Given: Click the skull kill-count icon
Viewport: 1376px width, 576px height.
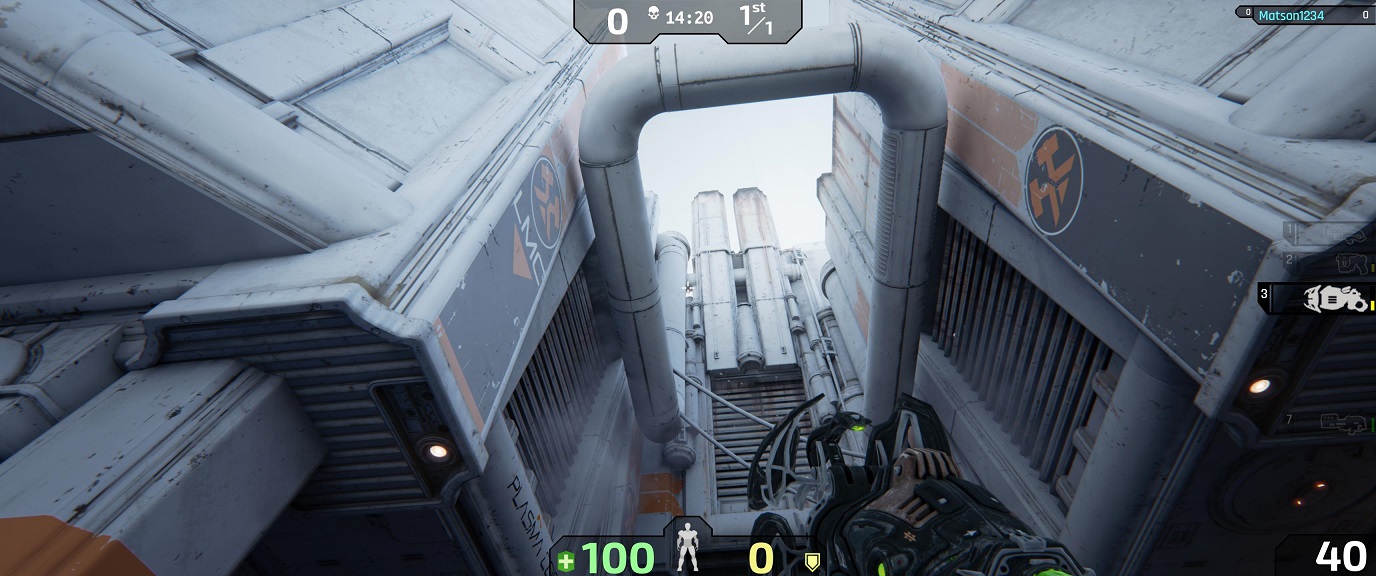Looking at the screenshot, I should pos(651,17).
